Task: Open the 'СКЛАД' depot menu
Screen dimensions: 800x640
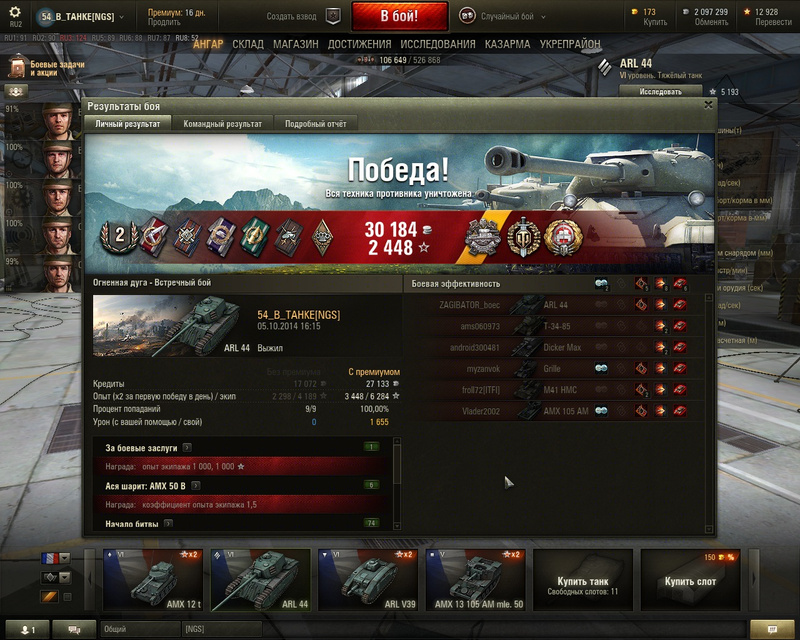Action: tap(248, 45)
